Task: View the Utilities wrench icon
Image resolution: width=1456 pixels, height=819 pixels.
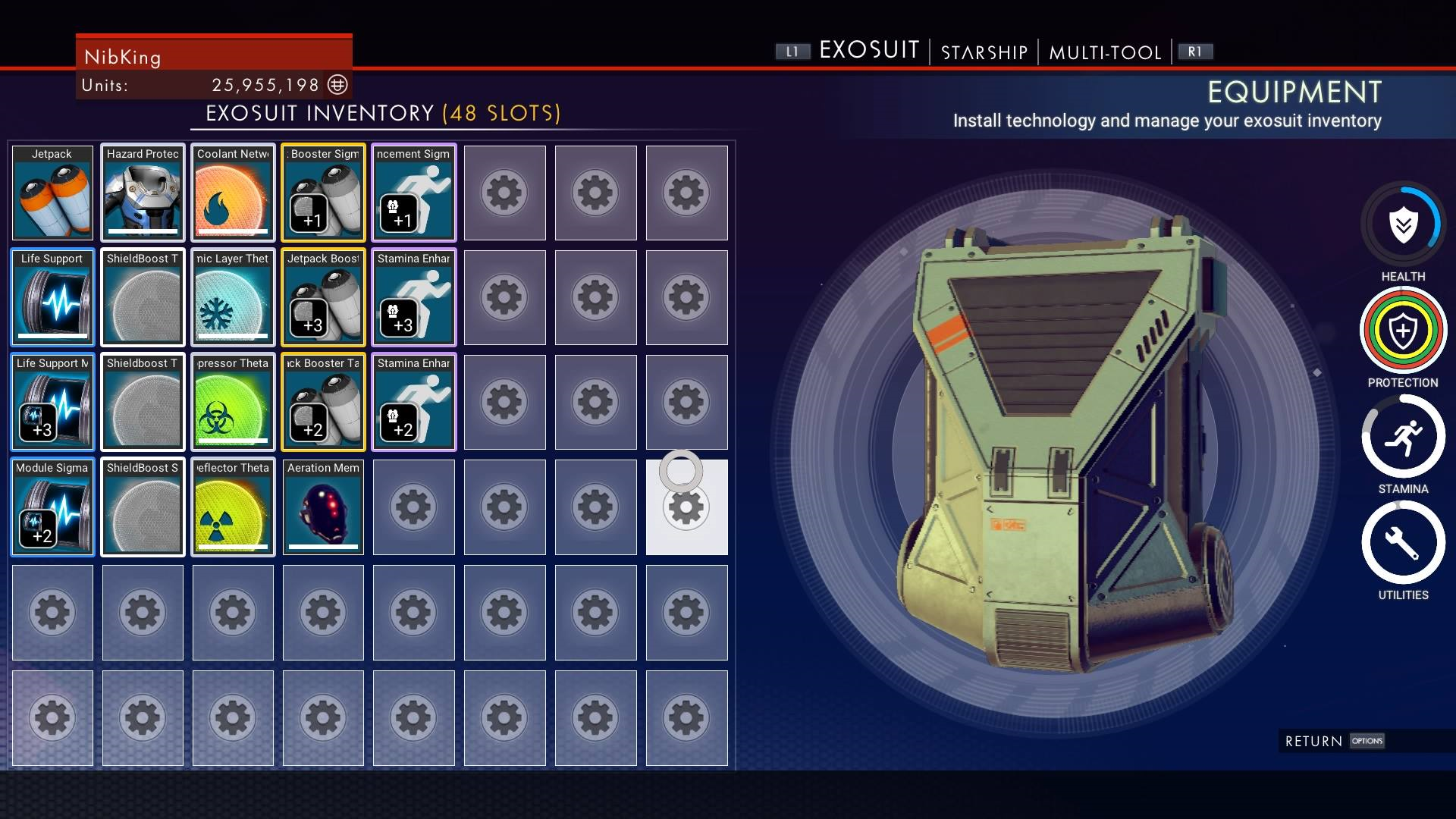Action: click(1403, 543)
